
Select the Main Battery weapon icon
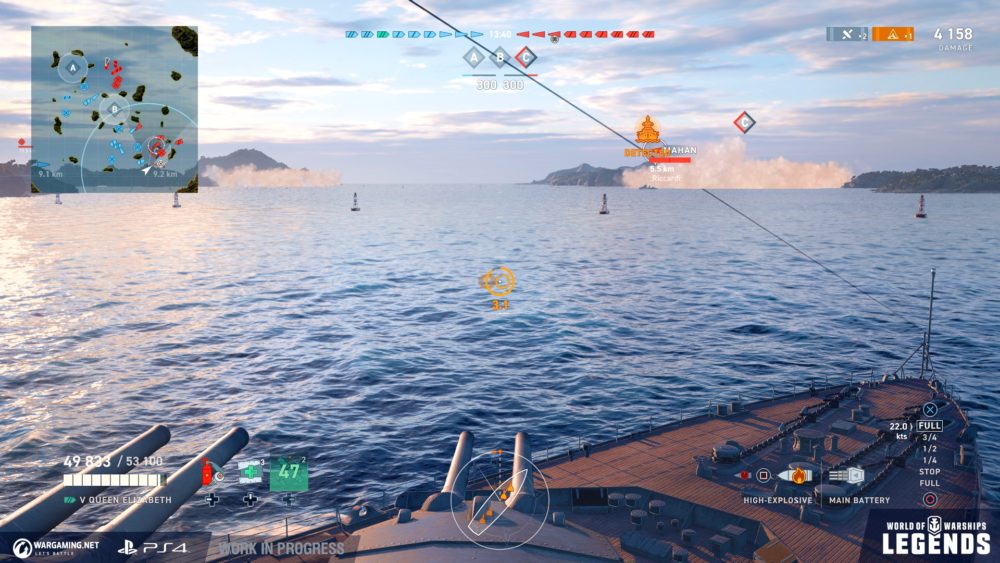coord(846,475)
